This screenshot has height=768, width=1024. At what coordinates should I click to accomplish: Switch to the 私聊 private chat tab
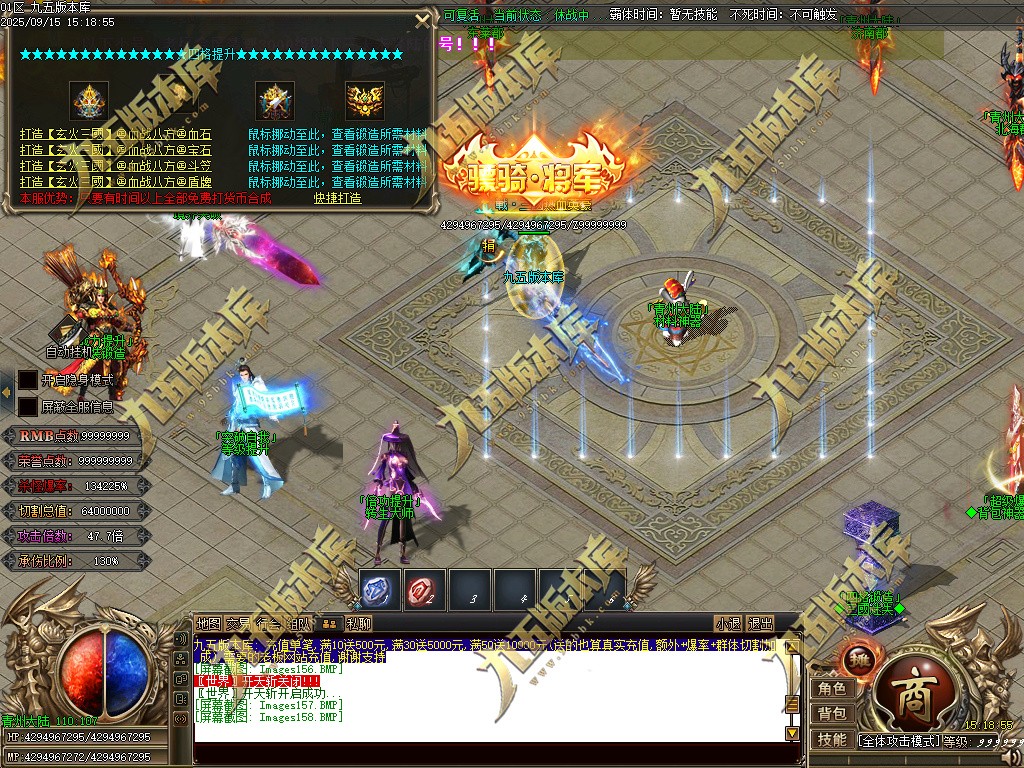coord(358,624)
